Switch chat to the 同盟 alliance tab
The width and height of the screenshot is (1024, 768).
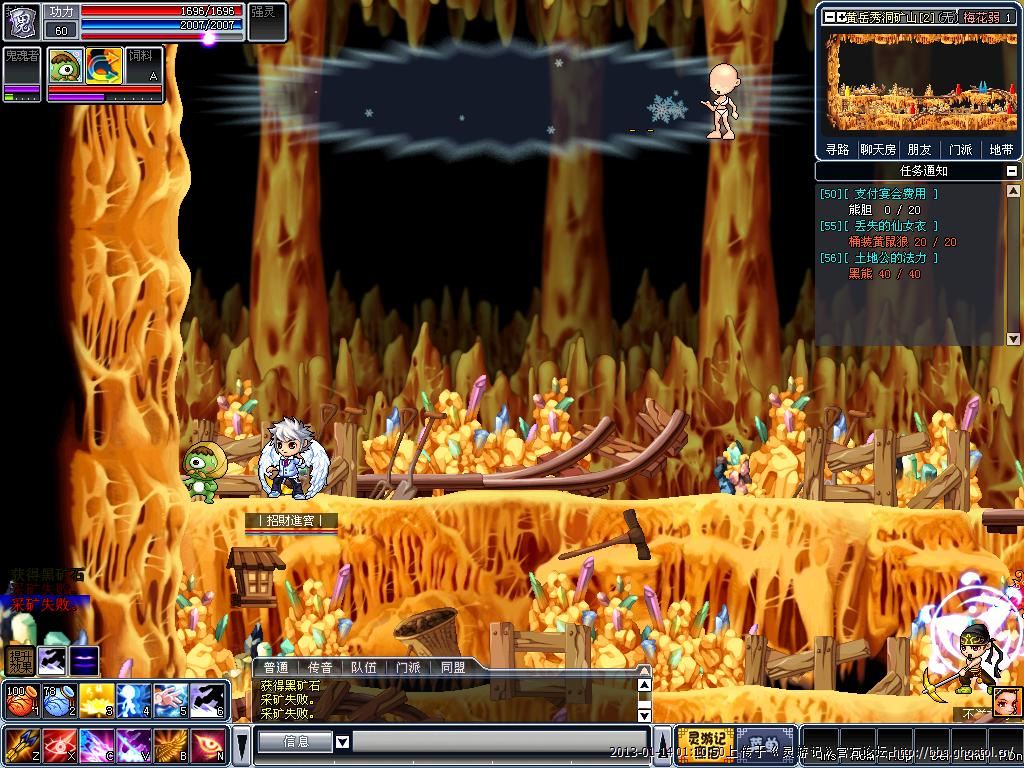pos(453,667)
